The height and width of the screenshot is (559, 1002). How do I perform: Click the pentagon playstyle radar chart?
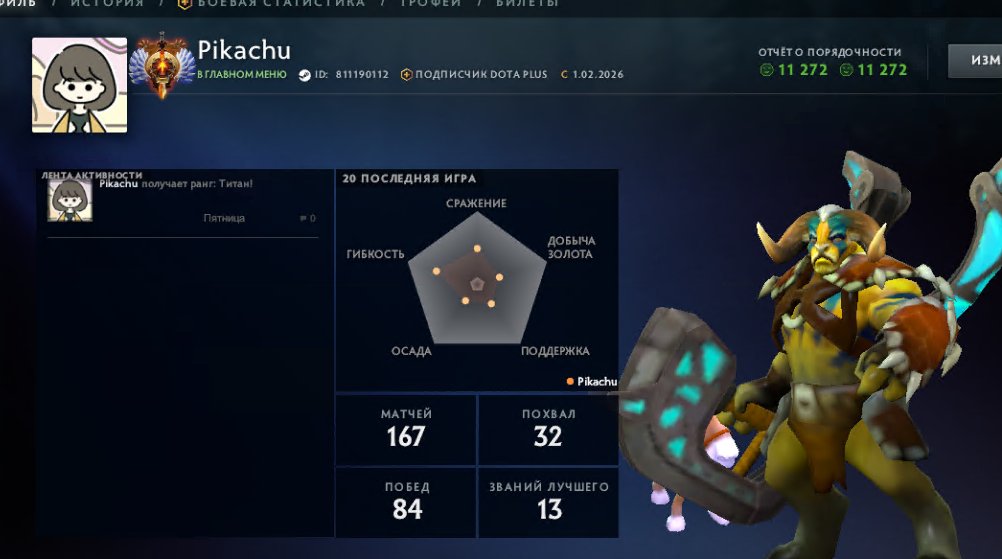pyautogui.click(x=478, y=281)
